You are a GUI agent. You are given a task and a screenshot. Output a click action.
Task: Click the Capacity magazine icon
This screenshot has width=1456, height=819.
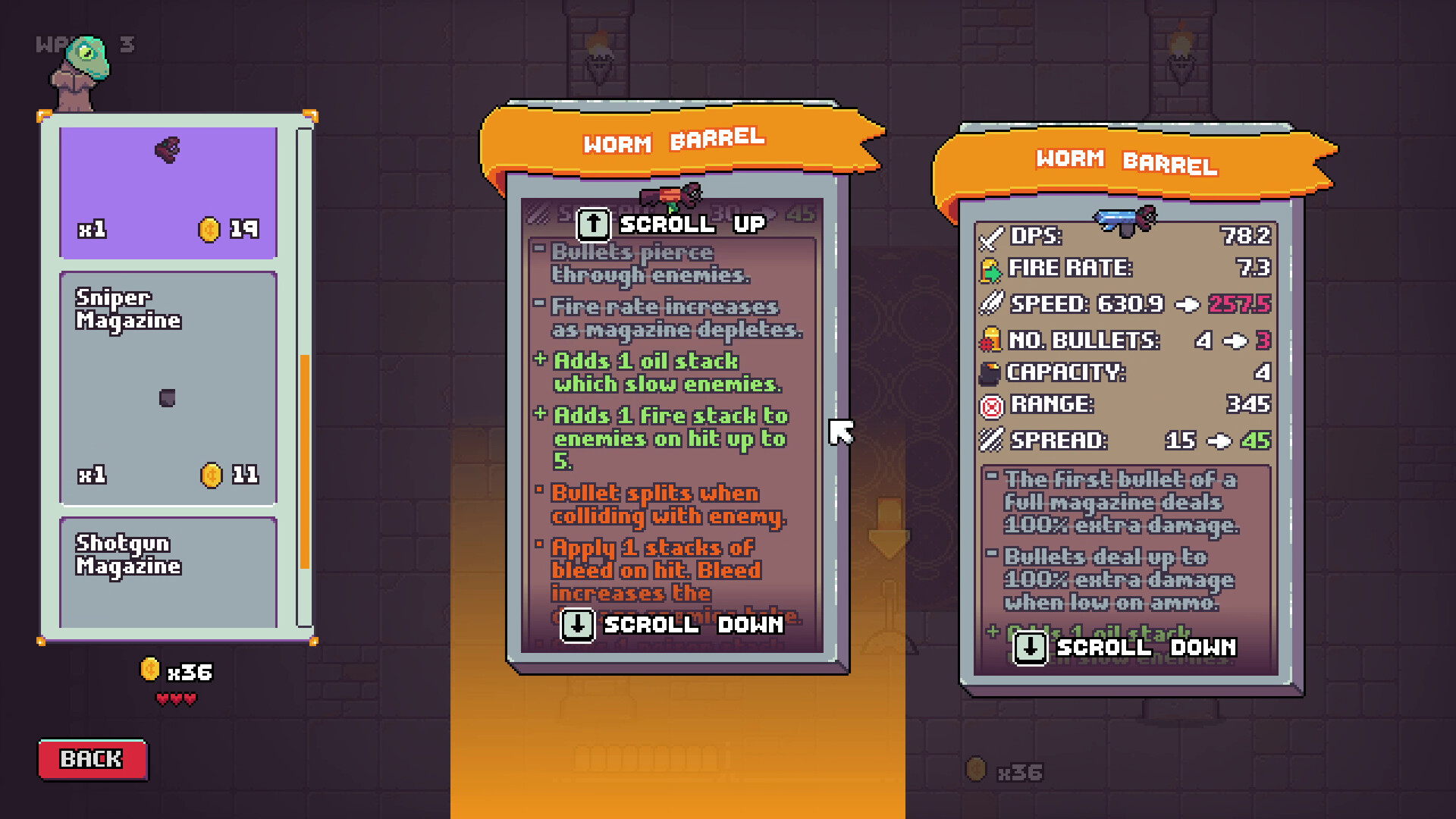coord(990,373)
